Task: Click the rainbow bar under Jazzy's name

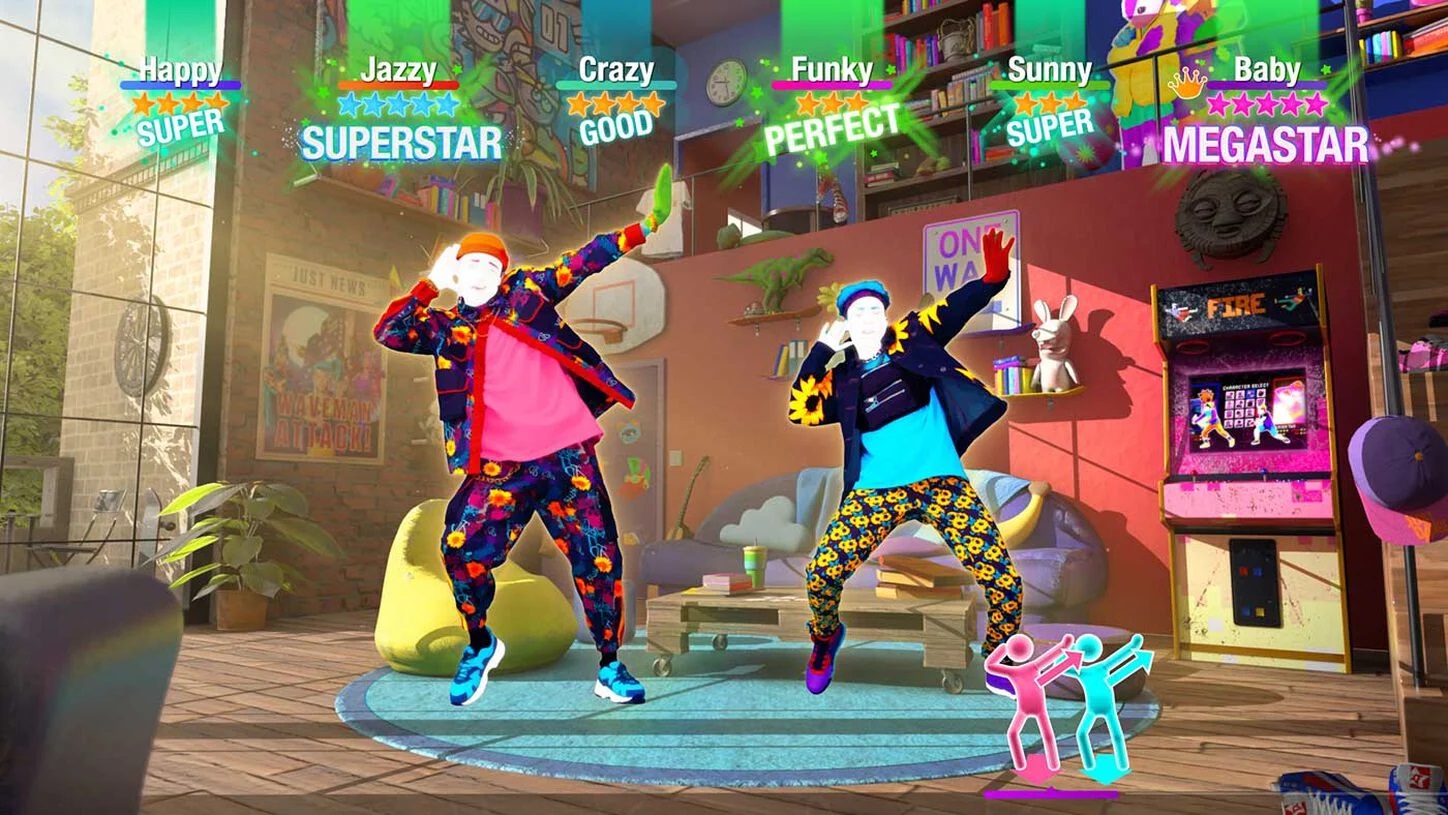Action: coord(397,84)
